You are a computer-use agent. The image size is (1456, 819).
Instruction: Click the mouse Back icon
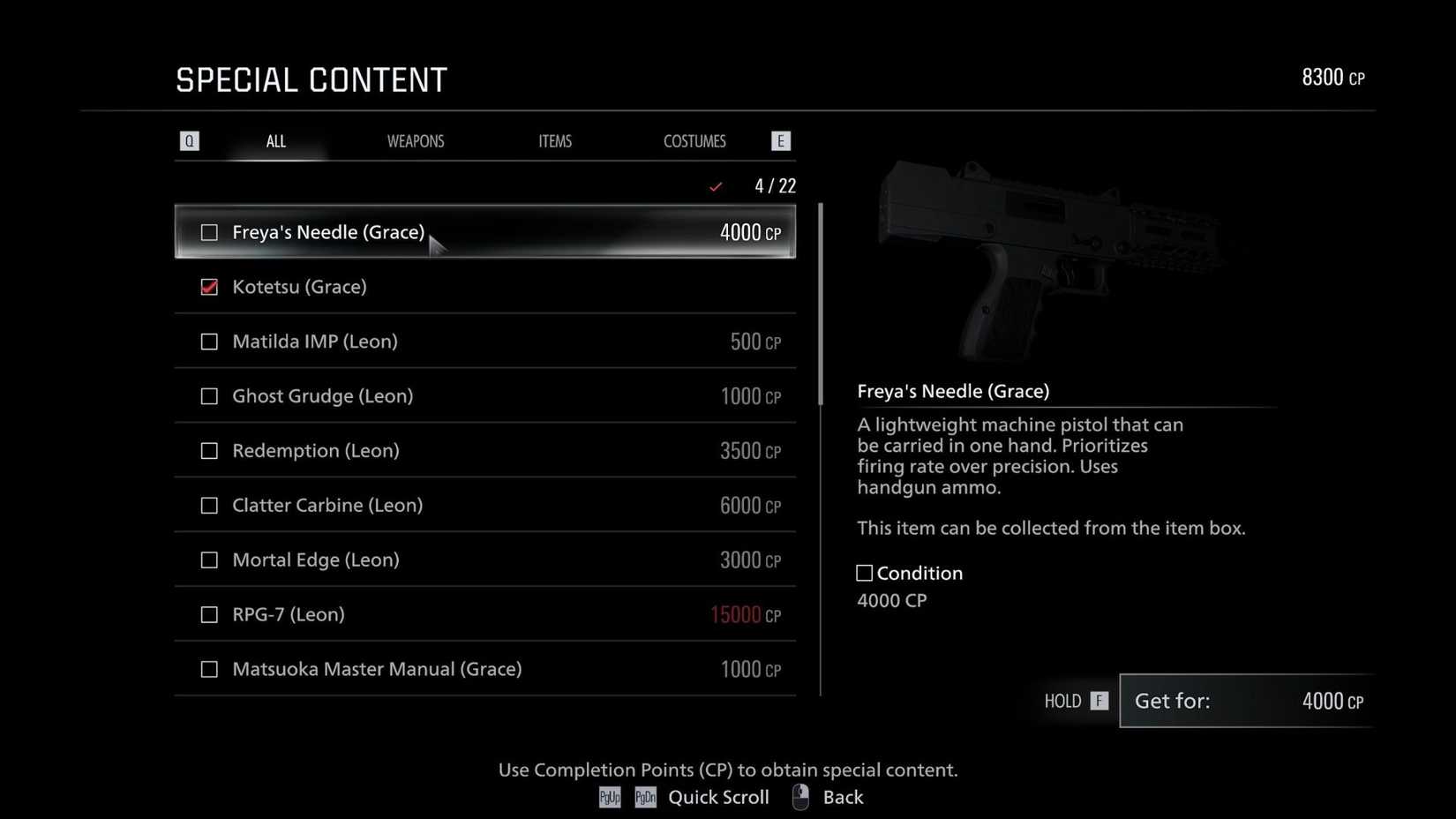pos(799,796)
